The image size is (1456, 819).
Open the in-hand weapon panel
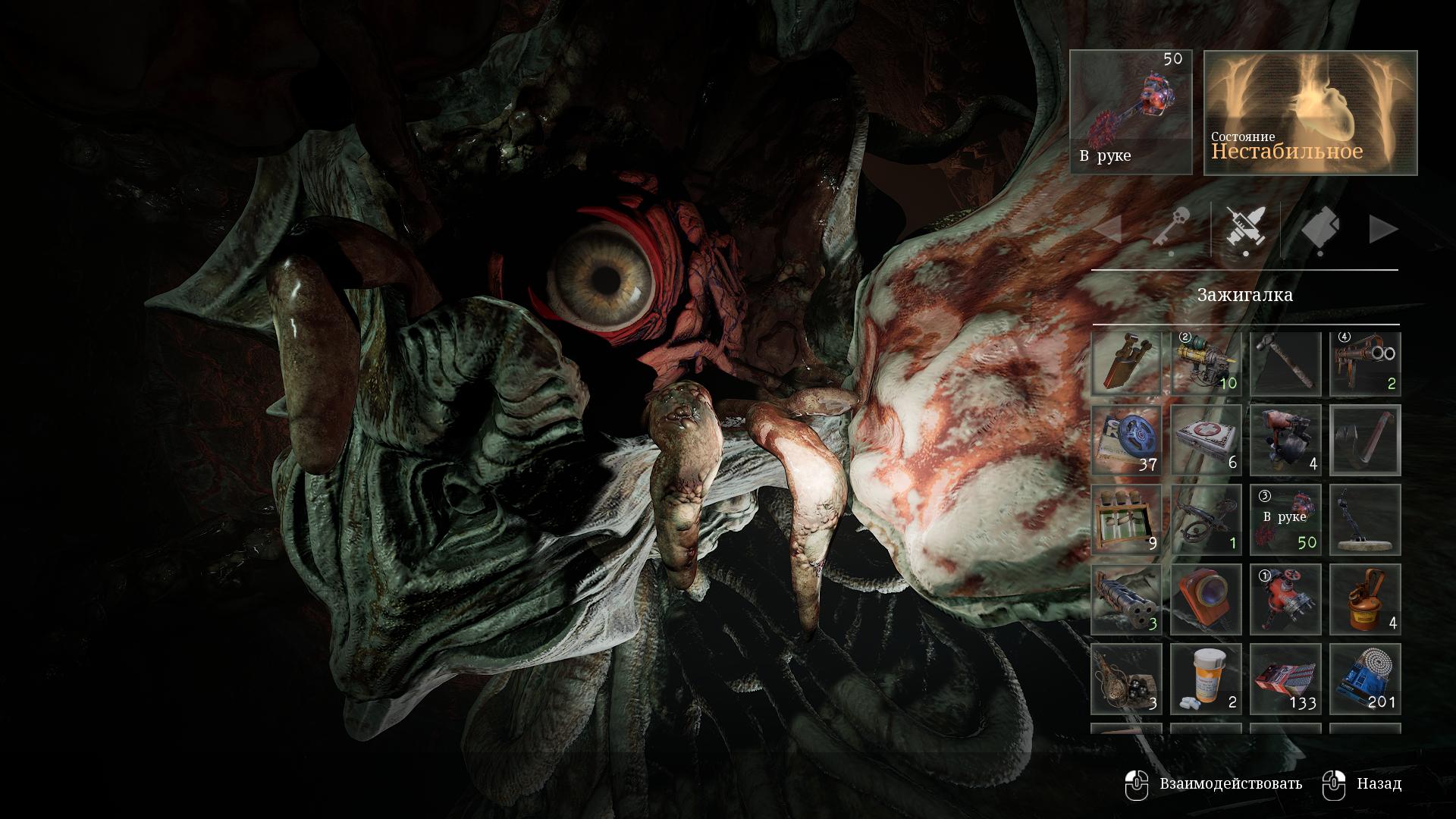click(x=1131, y=112)
